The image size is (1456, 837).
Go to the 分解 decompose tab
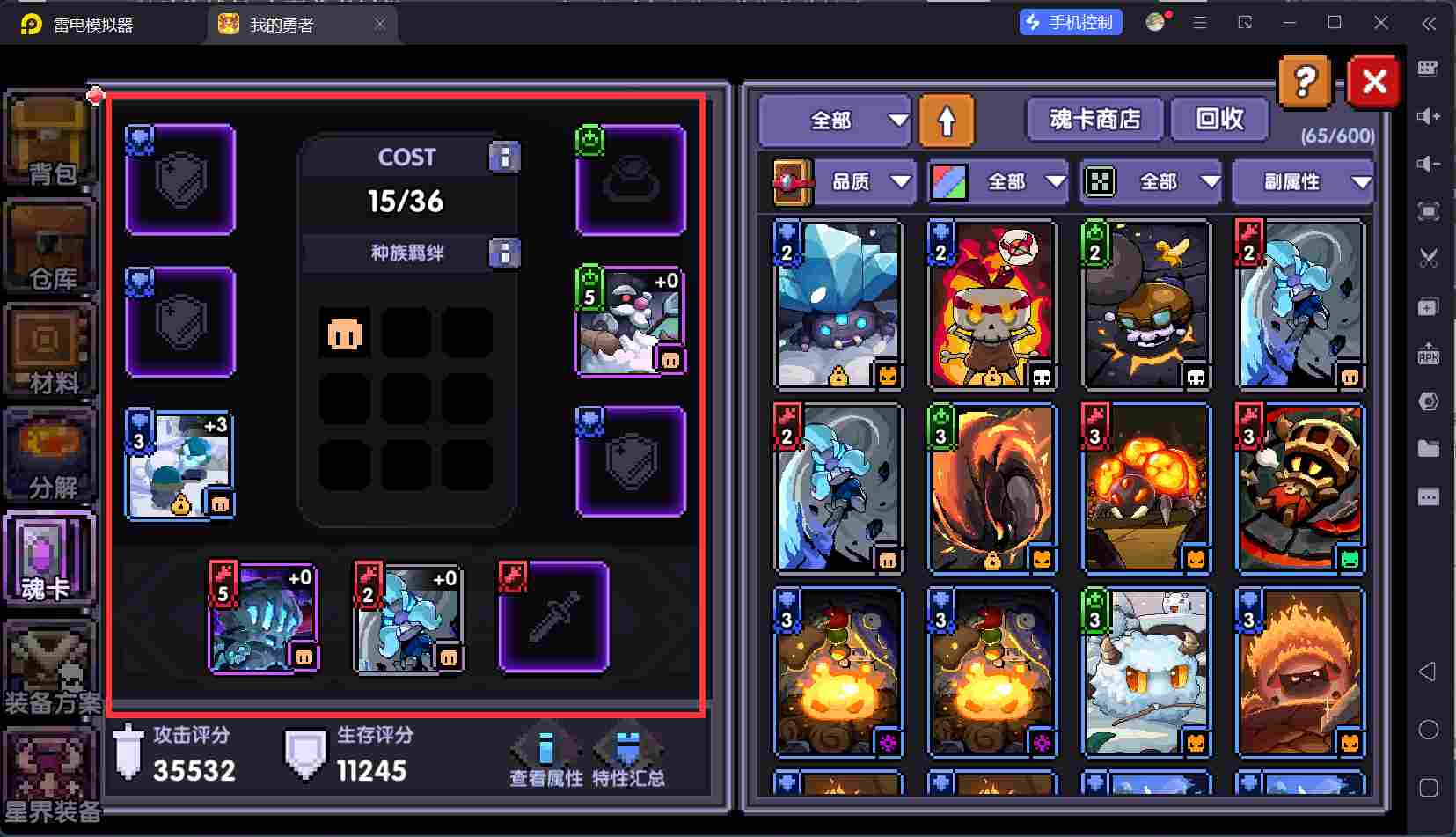point(51,457)
